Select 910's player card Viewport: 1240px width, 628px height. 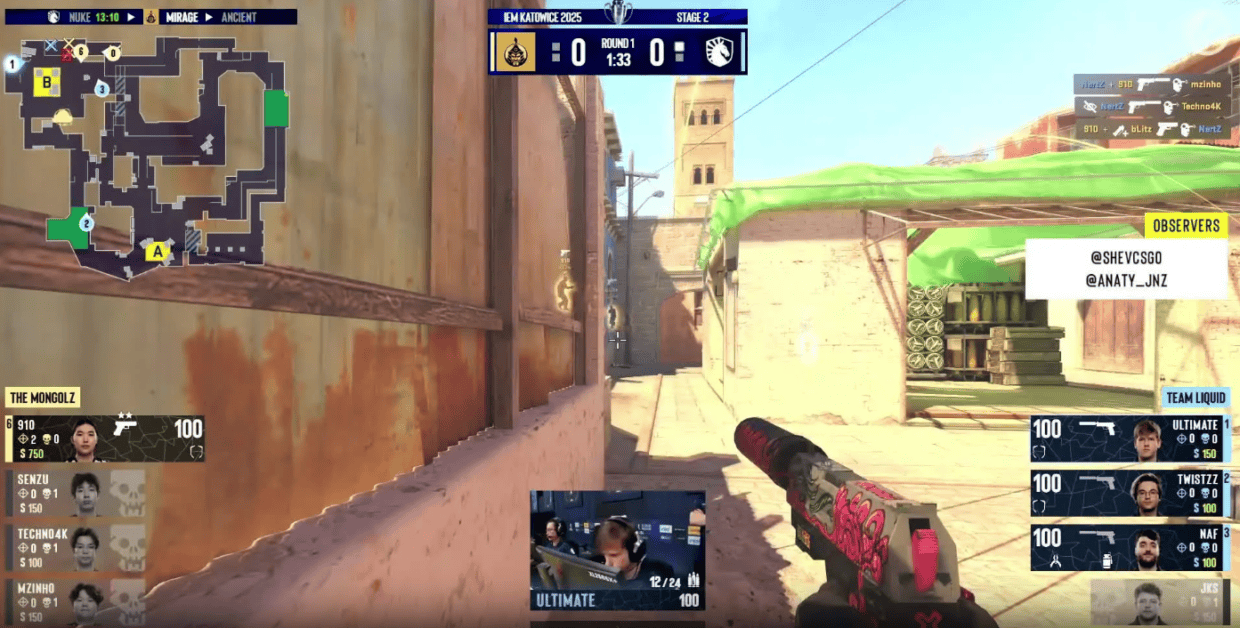(106, 439)
